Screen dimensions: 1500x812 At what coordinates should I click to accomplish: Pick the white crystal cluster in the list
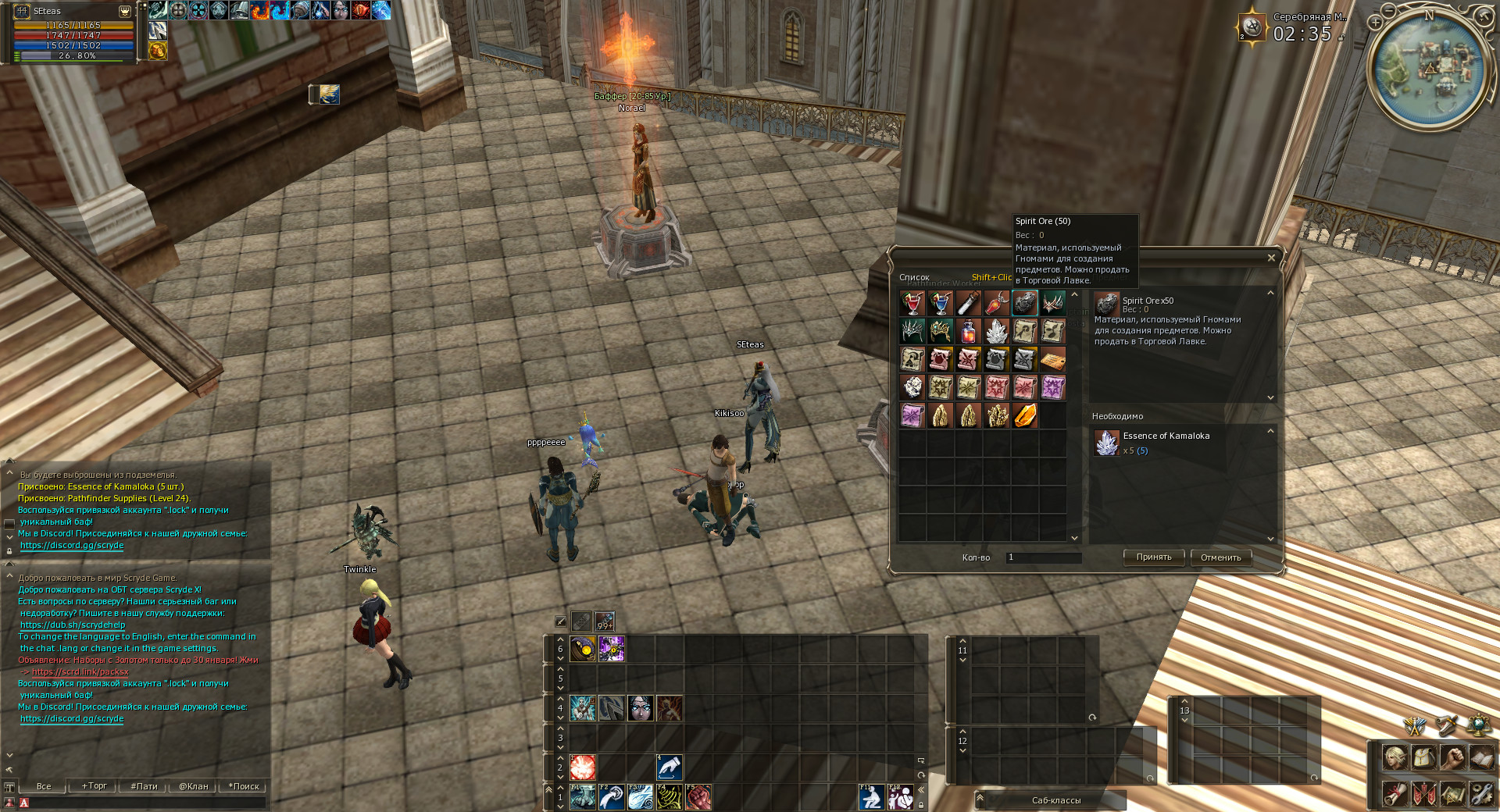pos(996,331)
